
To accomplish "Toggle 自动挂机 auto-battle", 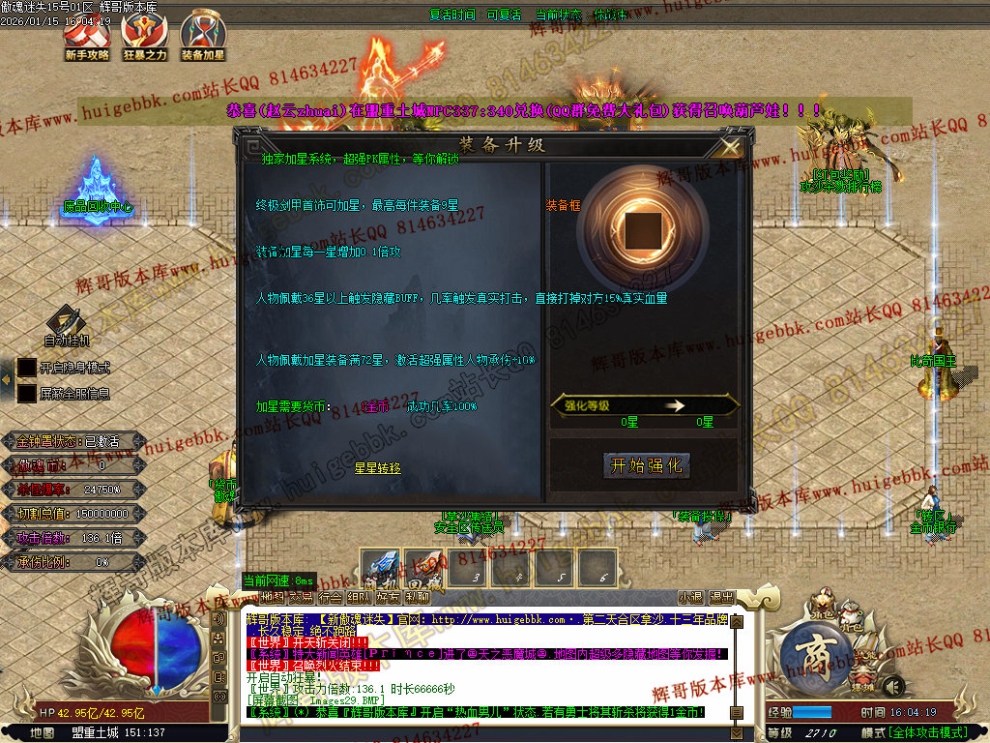I will (x=65, y=326).
